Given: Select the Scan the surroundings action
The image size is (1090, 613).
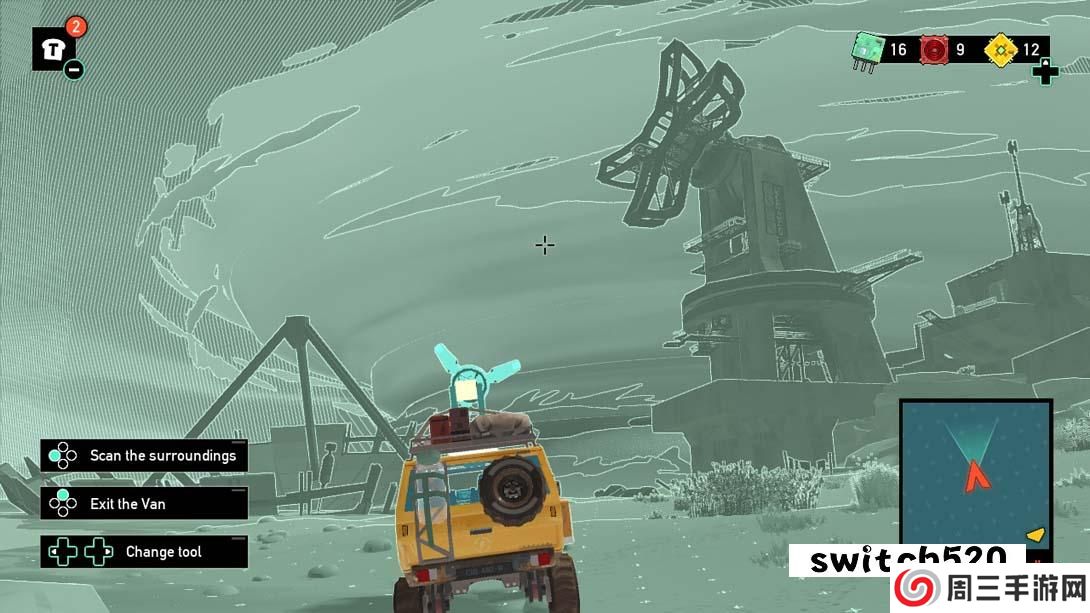Looking at the screenshot, I should click(144, 456).
